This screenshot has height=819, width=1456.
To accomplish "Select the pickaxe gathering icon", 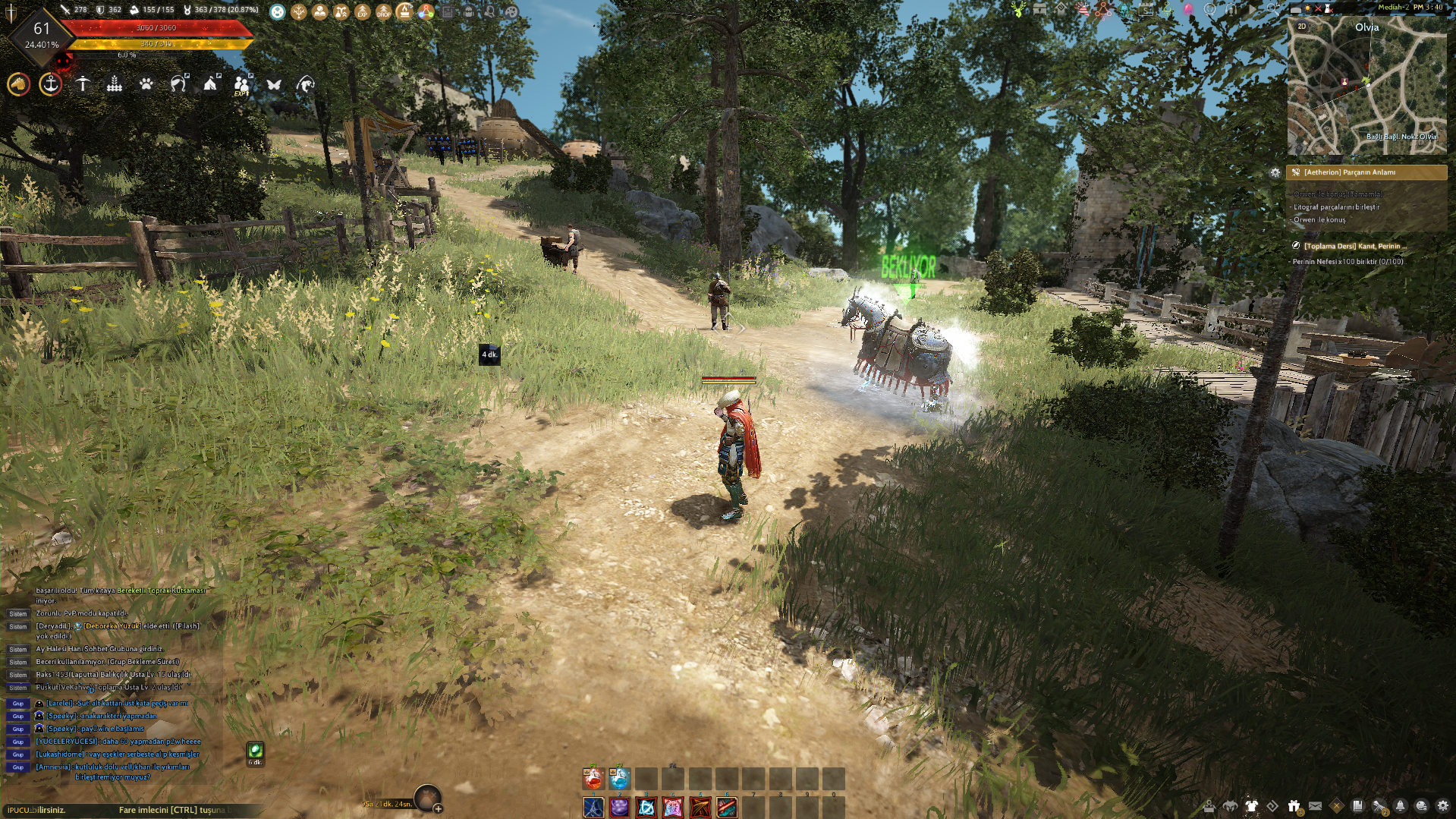I will tap(82, 86).
